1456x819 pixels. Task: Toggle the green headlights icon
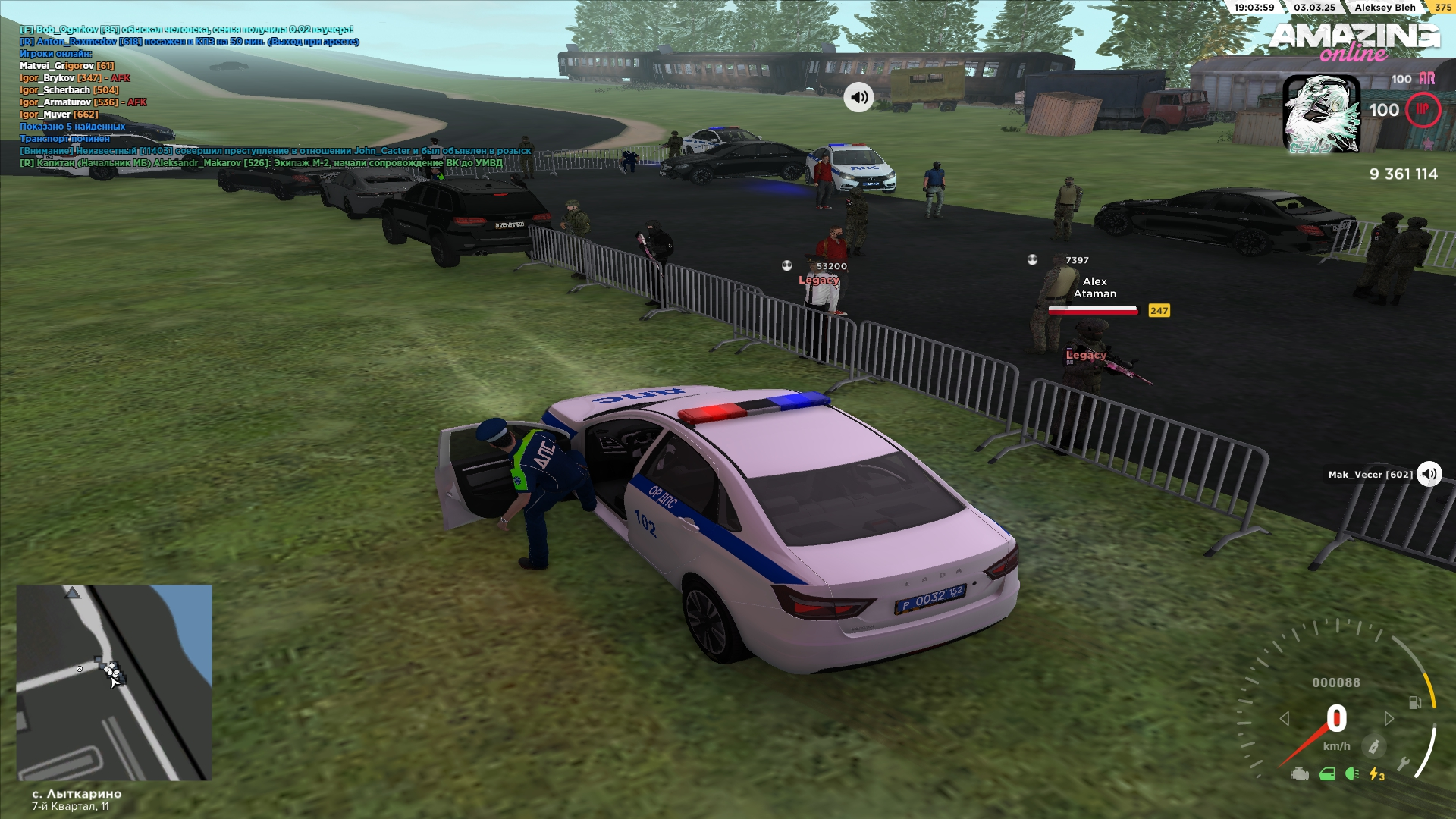point(1351,774)
